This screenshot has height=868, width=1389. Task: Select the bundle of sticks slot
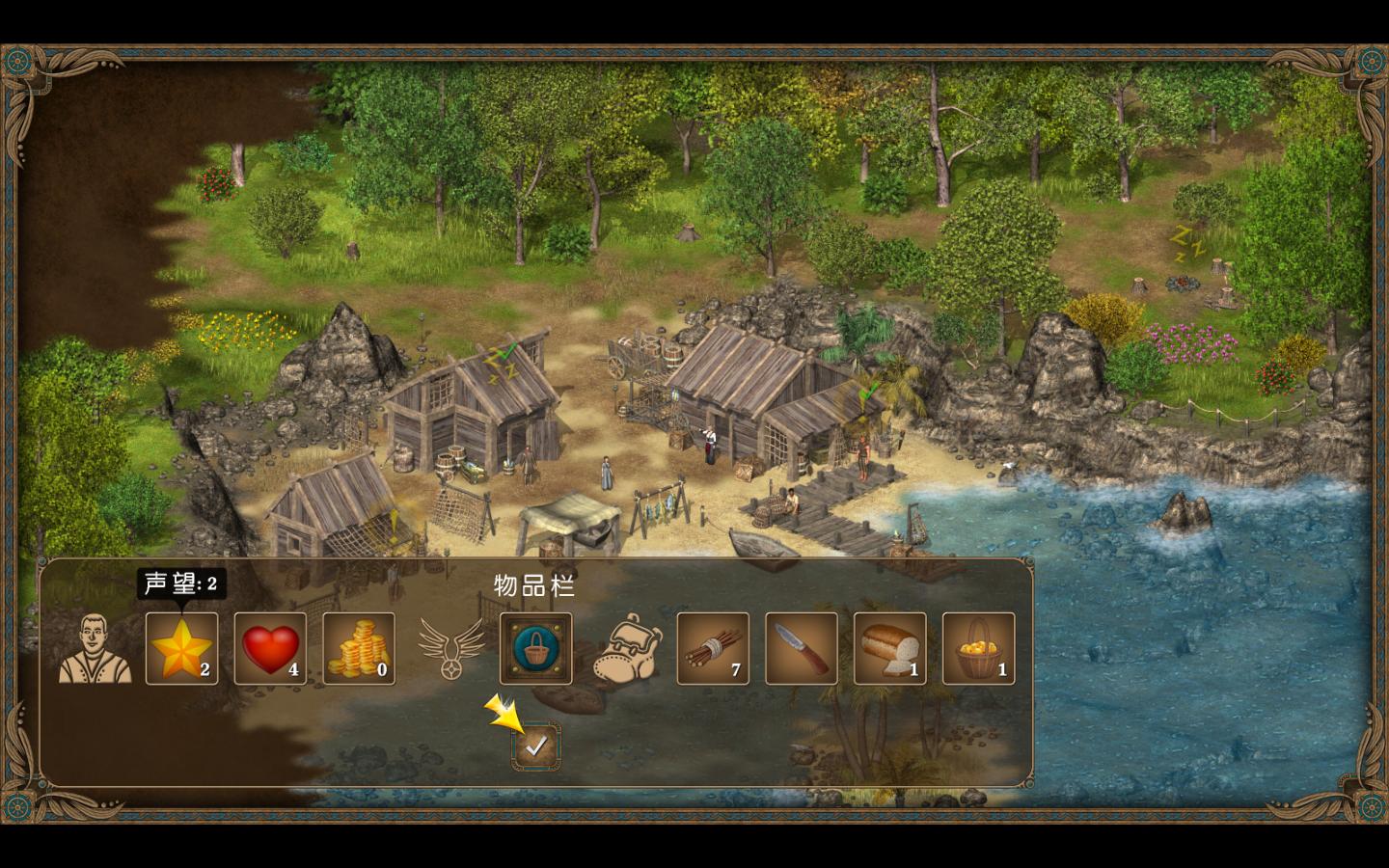tap(713, 649)
